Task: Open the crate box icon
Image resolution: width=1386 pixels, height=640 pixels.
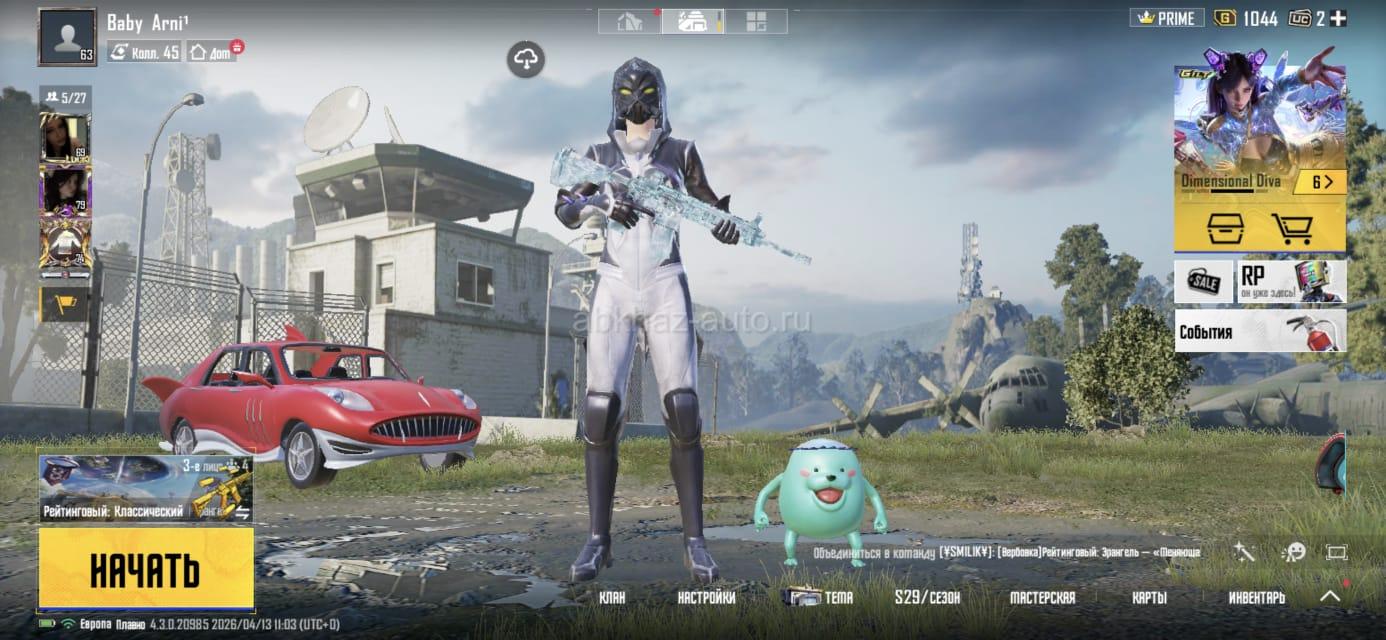Action: pyautogui.click(x=1225, y=229)
